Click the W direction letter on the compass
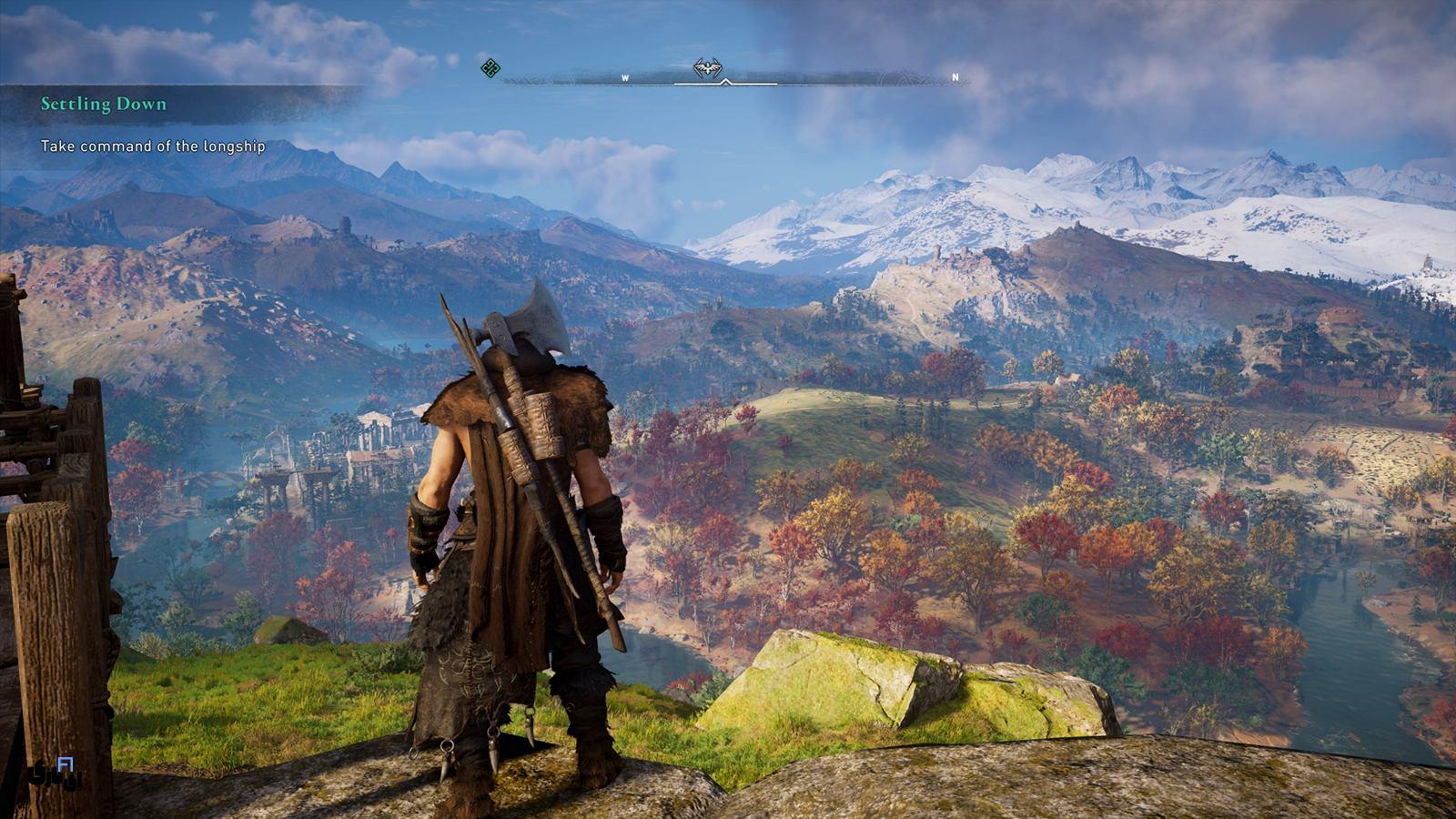The width and height of the screenshot is (1456, 819). click(x=624, y=78)
